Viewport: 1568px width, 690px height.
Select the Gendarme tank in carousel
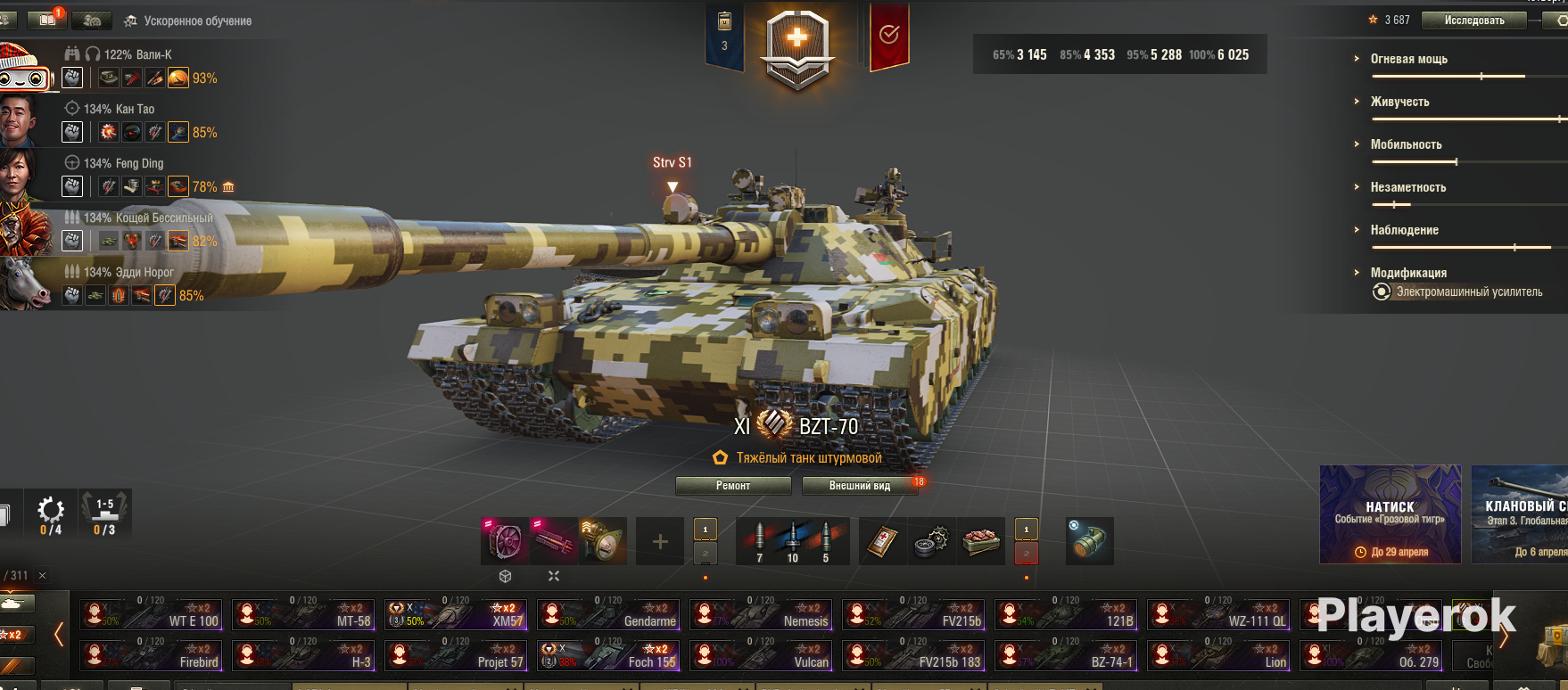point(609,614)
